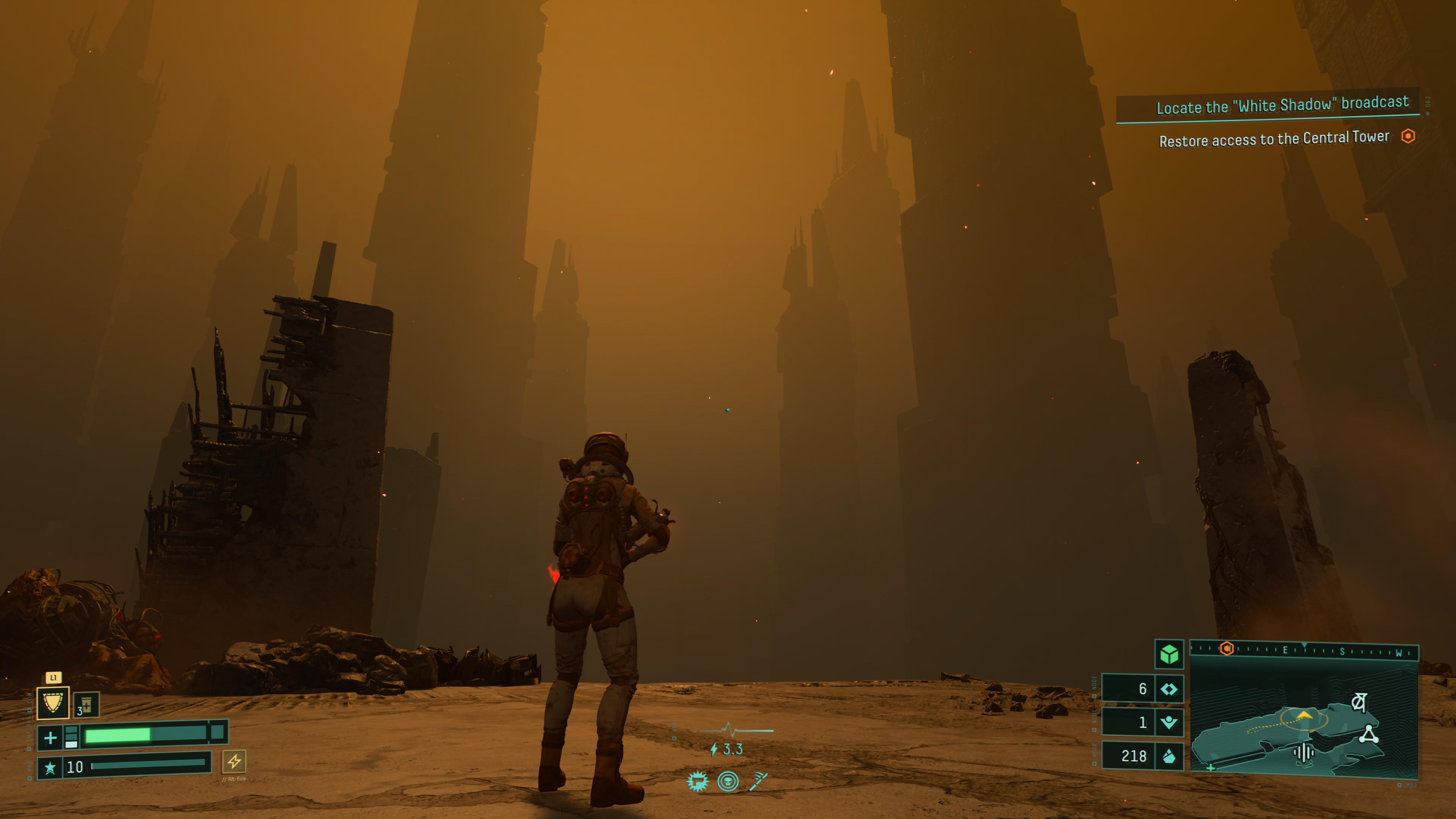Click the green plus marker on minimap
Screen dimensions: 1456x819
pos(1211,767)
